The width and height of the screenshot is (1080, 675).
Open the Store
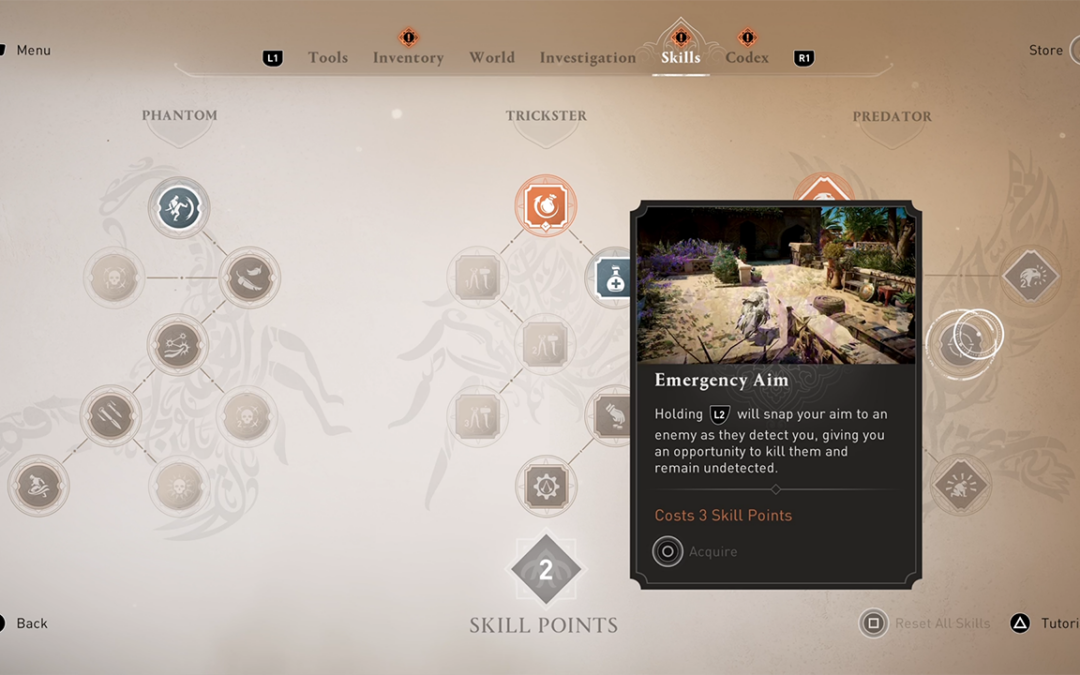click(1046, 50)
